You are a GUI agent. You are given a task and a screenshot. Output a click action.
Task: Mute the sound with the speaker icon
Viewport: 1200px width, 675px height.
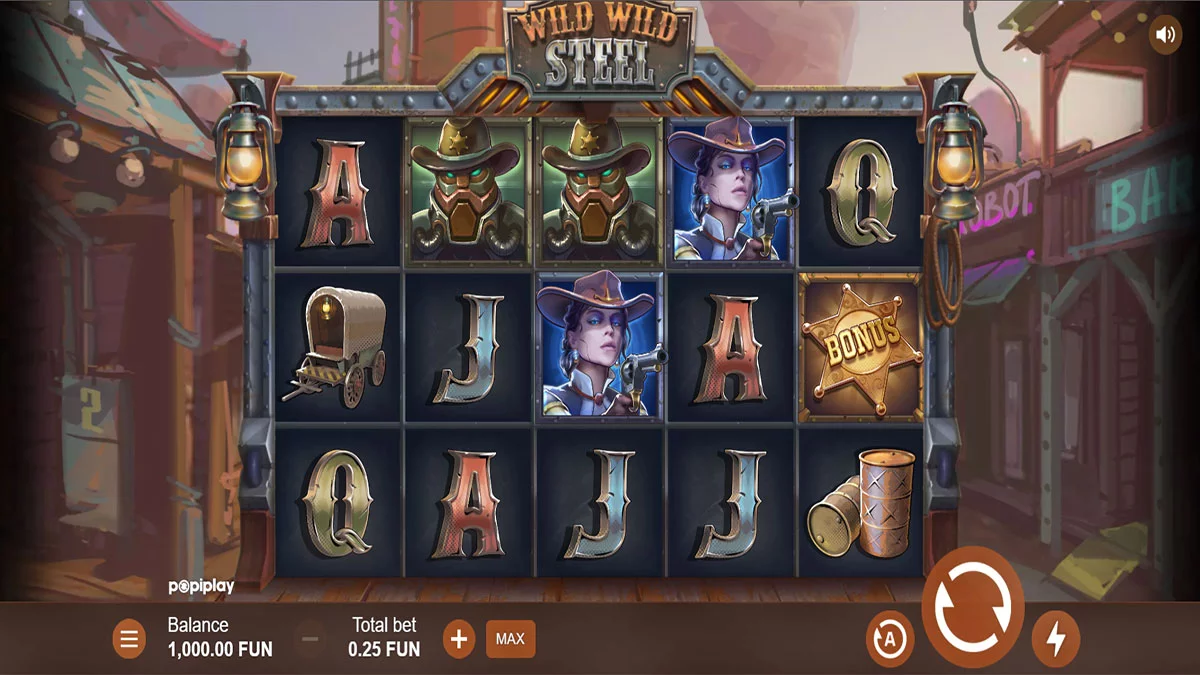[1165, 35]
